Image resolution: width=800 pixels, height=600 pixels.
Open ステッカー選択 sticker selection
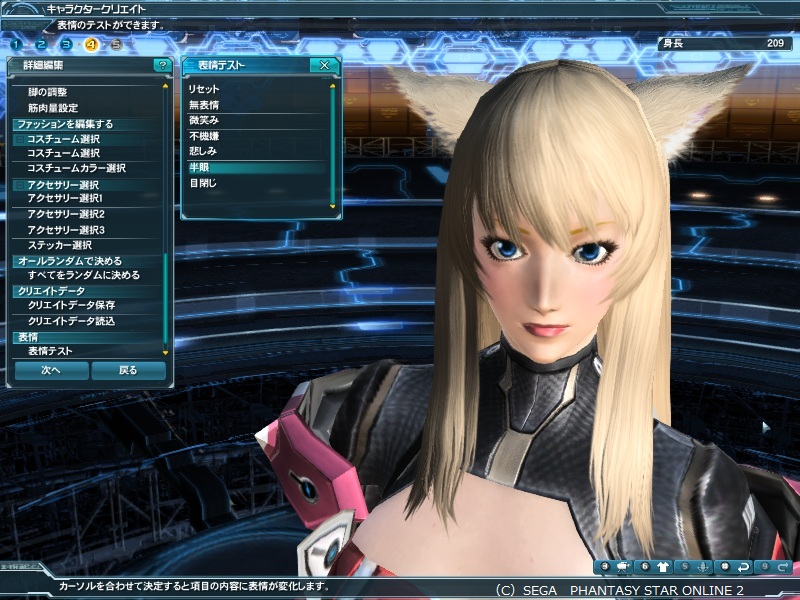click(59, 245)
